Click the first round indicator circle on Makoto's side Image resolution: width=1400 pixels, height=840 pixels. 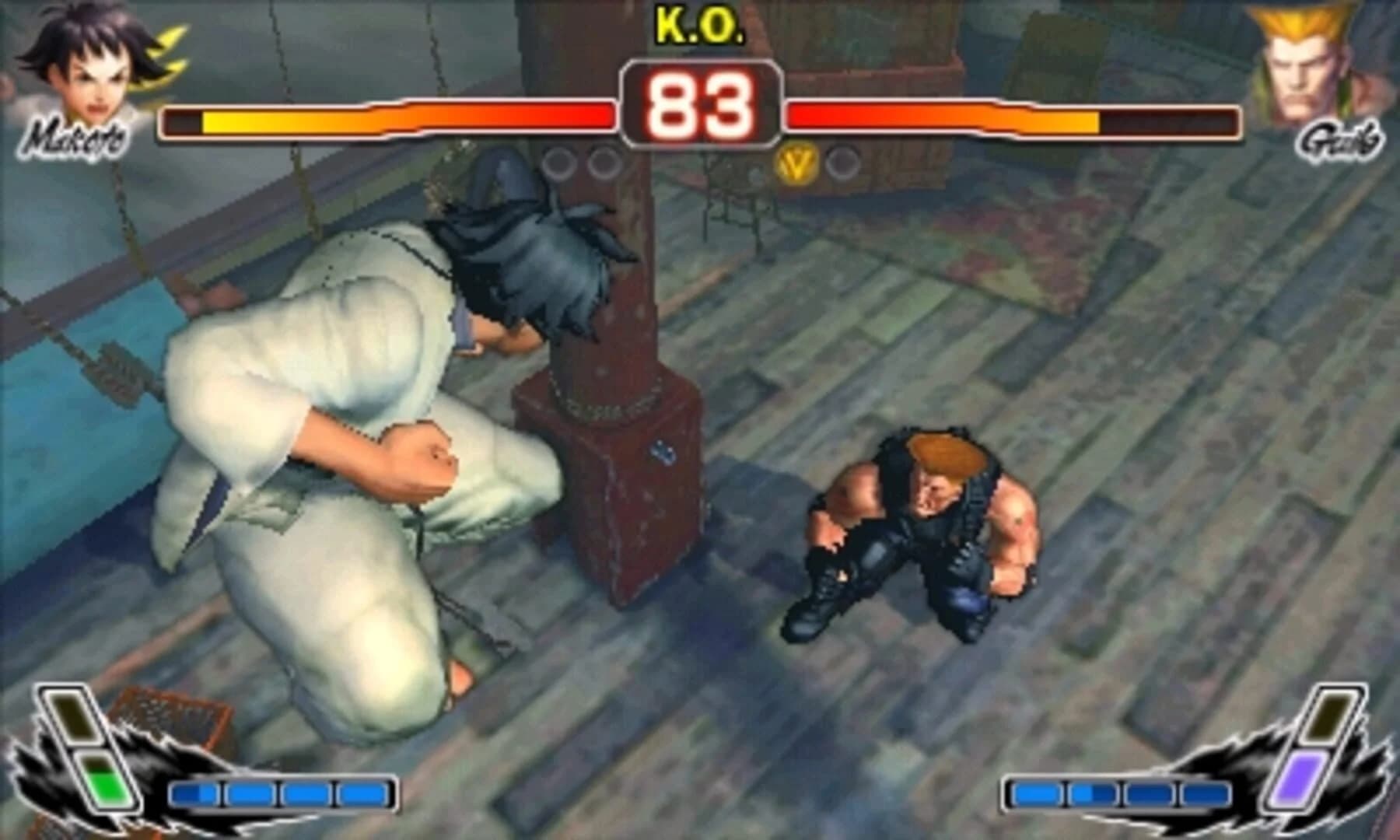[x=557, y=163]
